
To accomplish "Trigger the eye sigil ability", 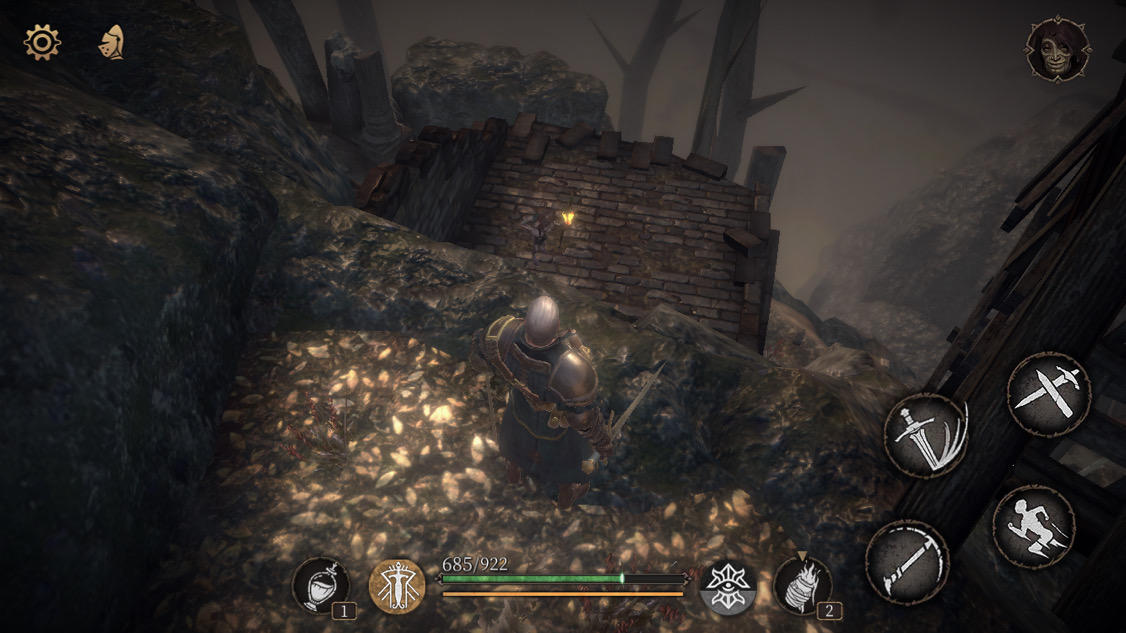I will click(727, 586).
